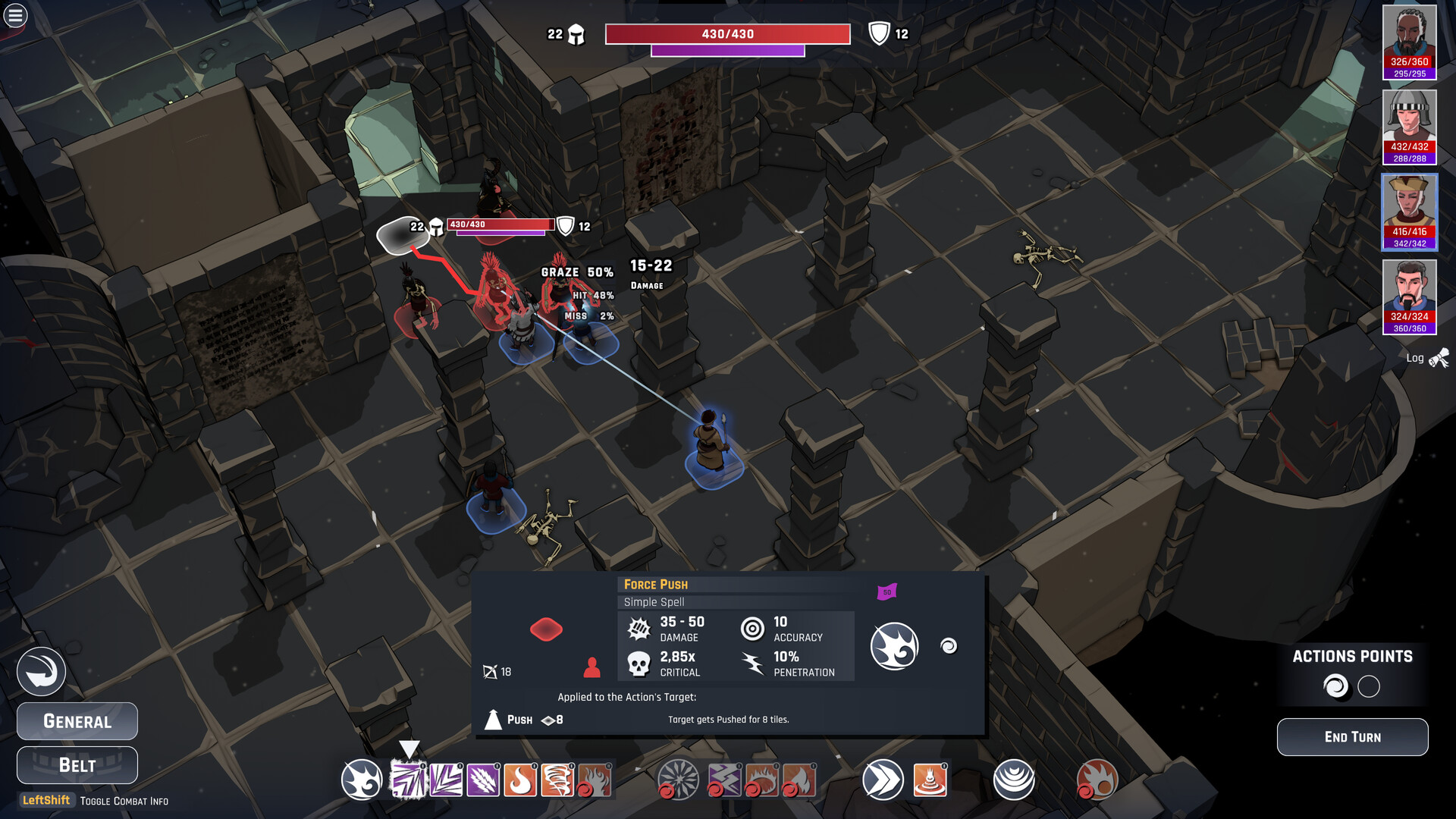Switch to the Belt tab
1456x819 pixels.
[x=77, y=765]
